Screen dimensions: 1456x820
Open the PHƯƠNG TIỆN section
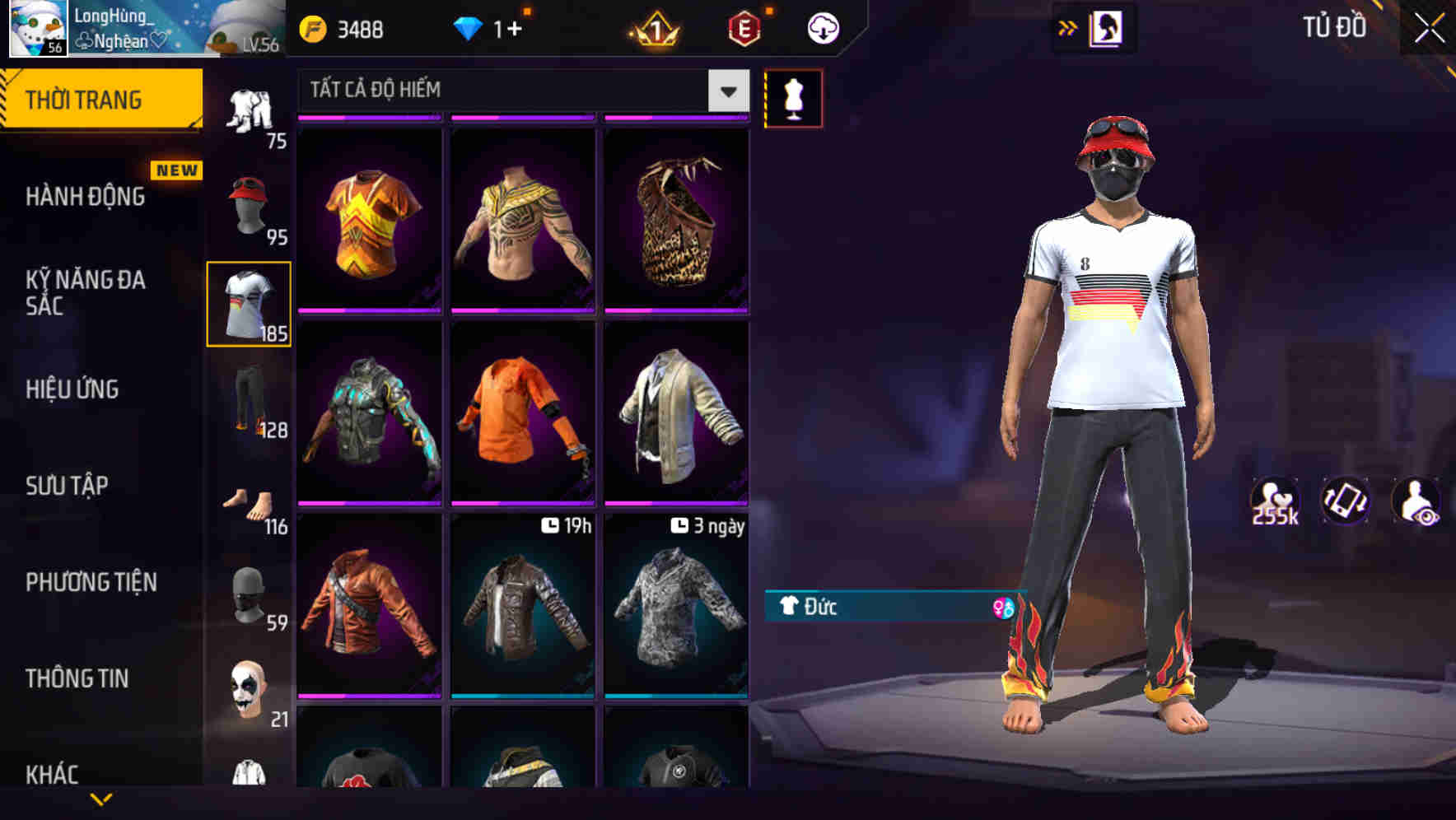[x=91, y=581]
